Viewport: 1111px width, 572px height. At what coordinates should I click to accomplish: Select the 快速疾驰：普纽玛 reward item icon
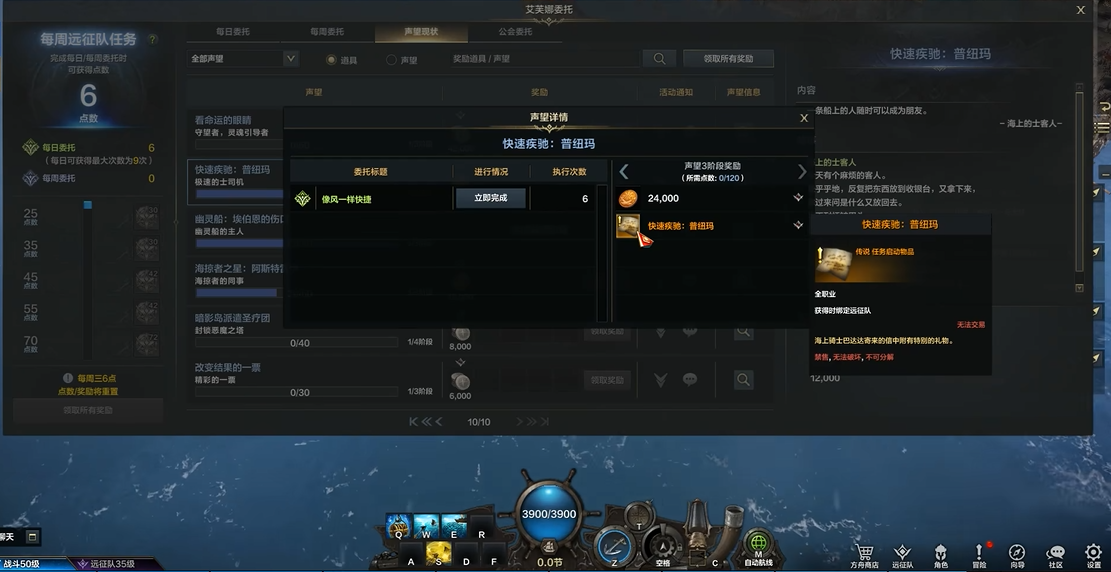[628, 227]
